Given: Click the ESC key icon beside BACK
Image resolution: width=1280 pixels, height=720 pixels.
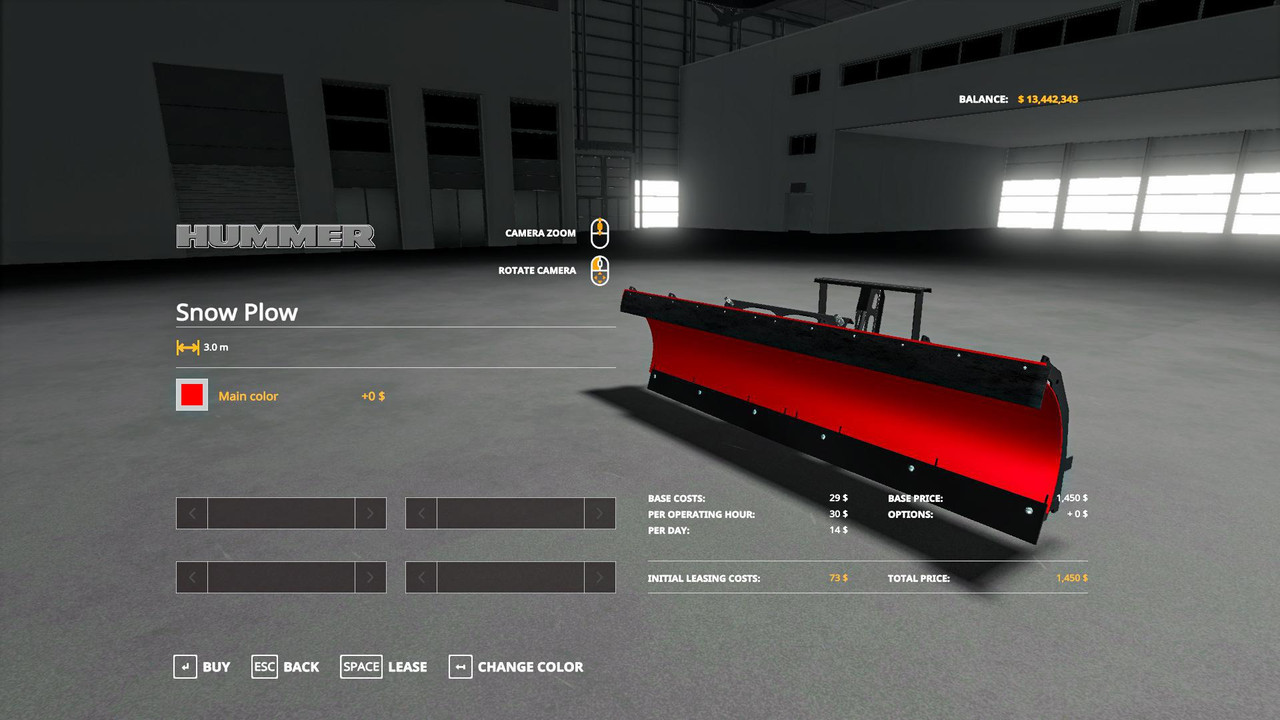Looking at the screenshot, I should 264,667.
